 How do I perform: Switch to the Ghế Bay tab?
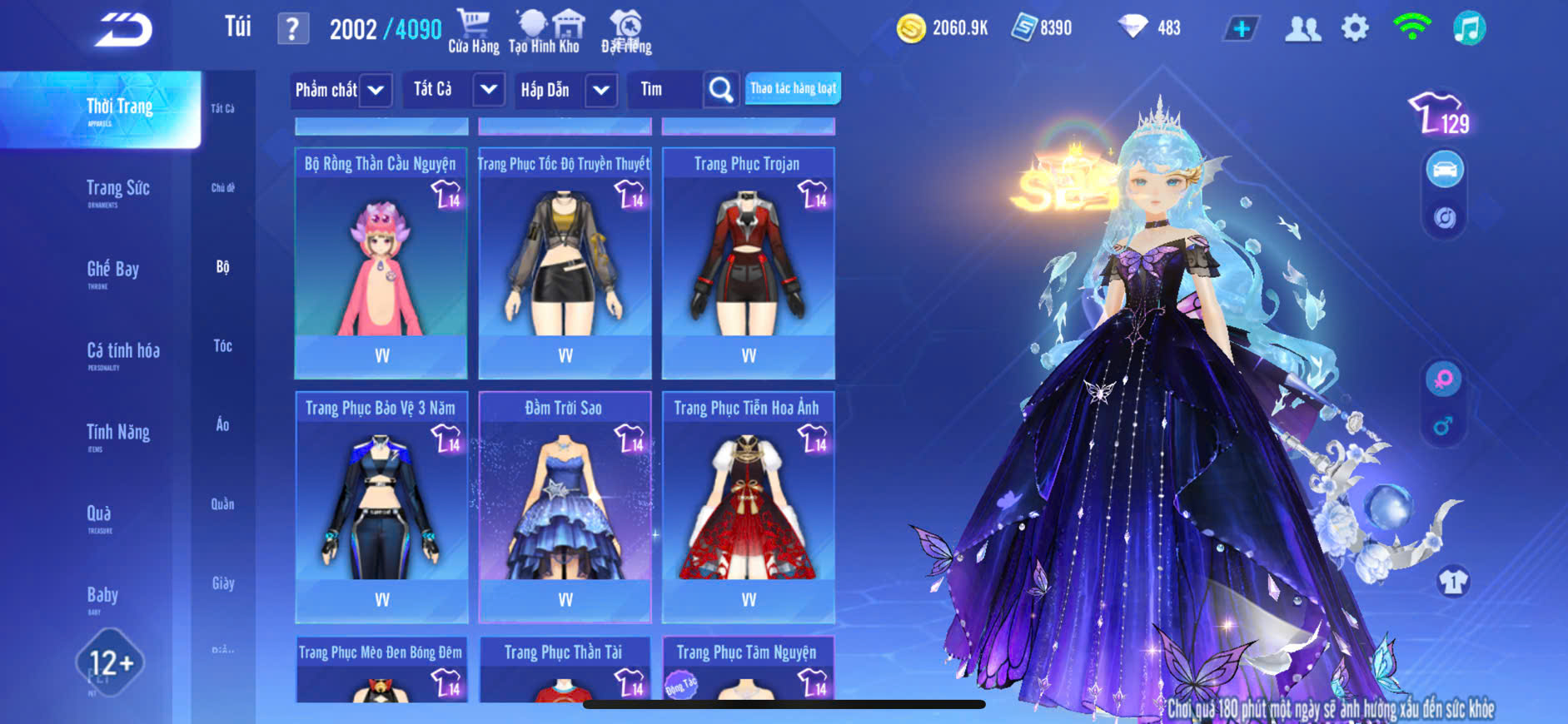coord(113,270)
